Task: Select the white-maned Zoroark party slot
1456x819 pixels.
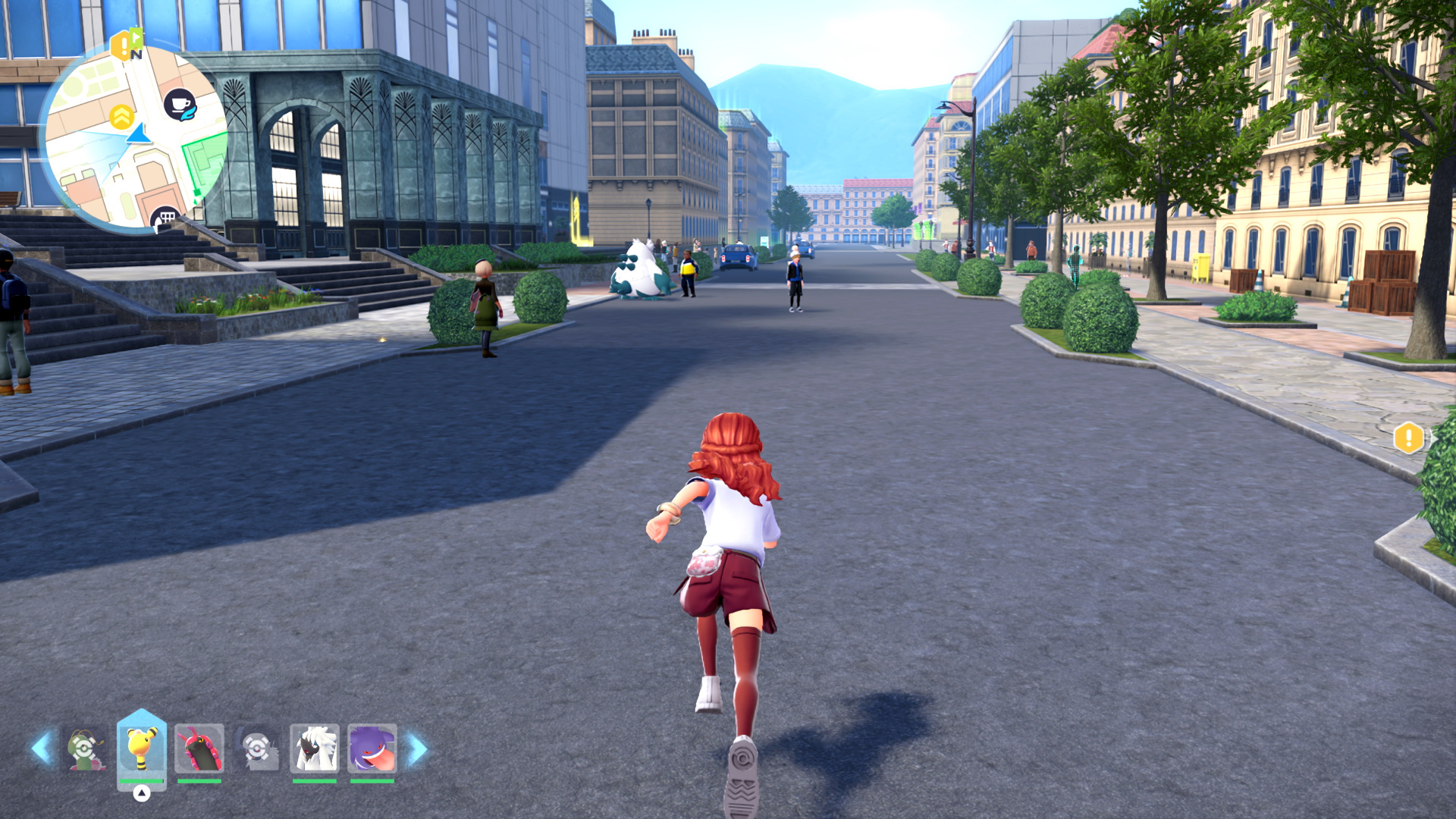Action: coord(315,748)
